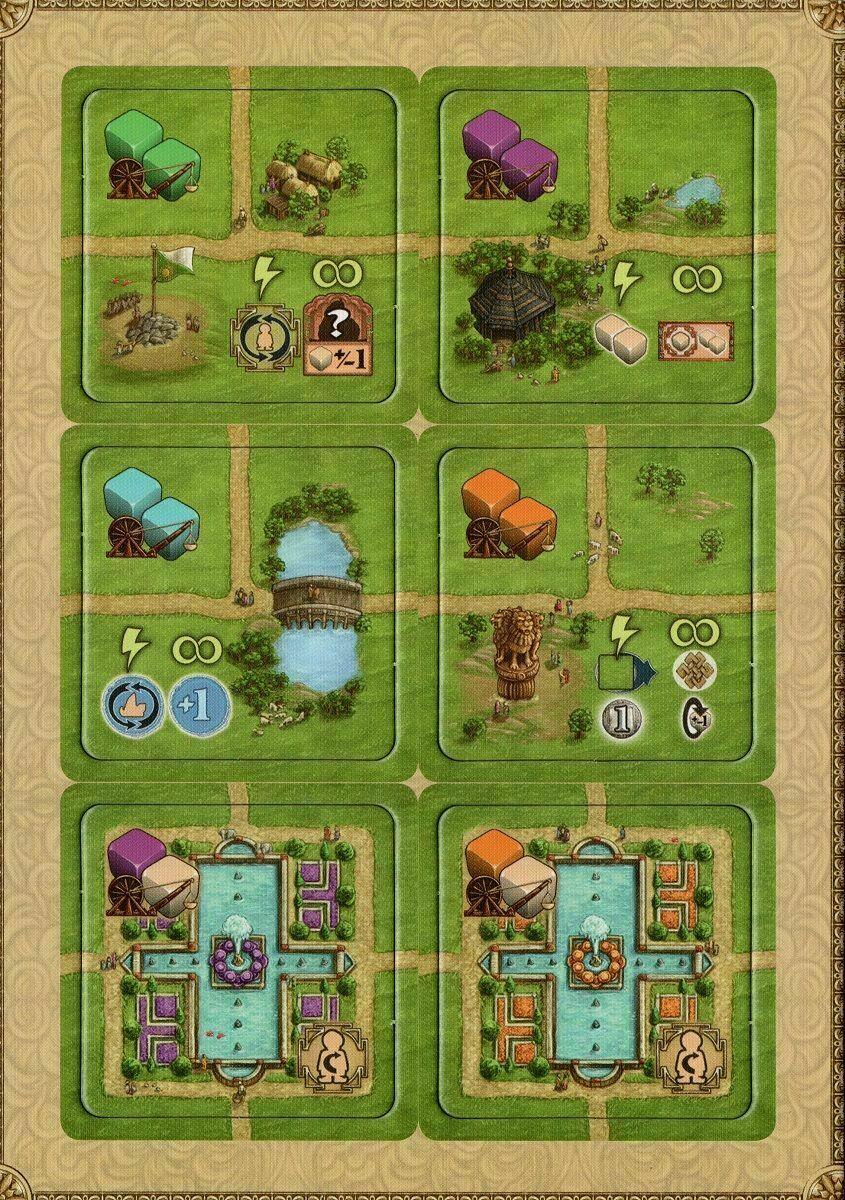Pick the orange fountain garden tile
This screenshot has height=1200, width=845.
597,960
